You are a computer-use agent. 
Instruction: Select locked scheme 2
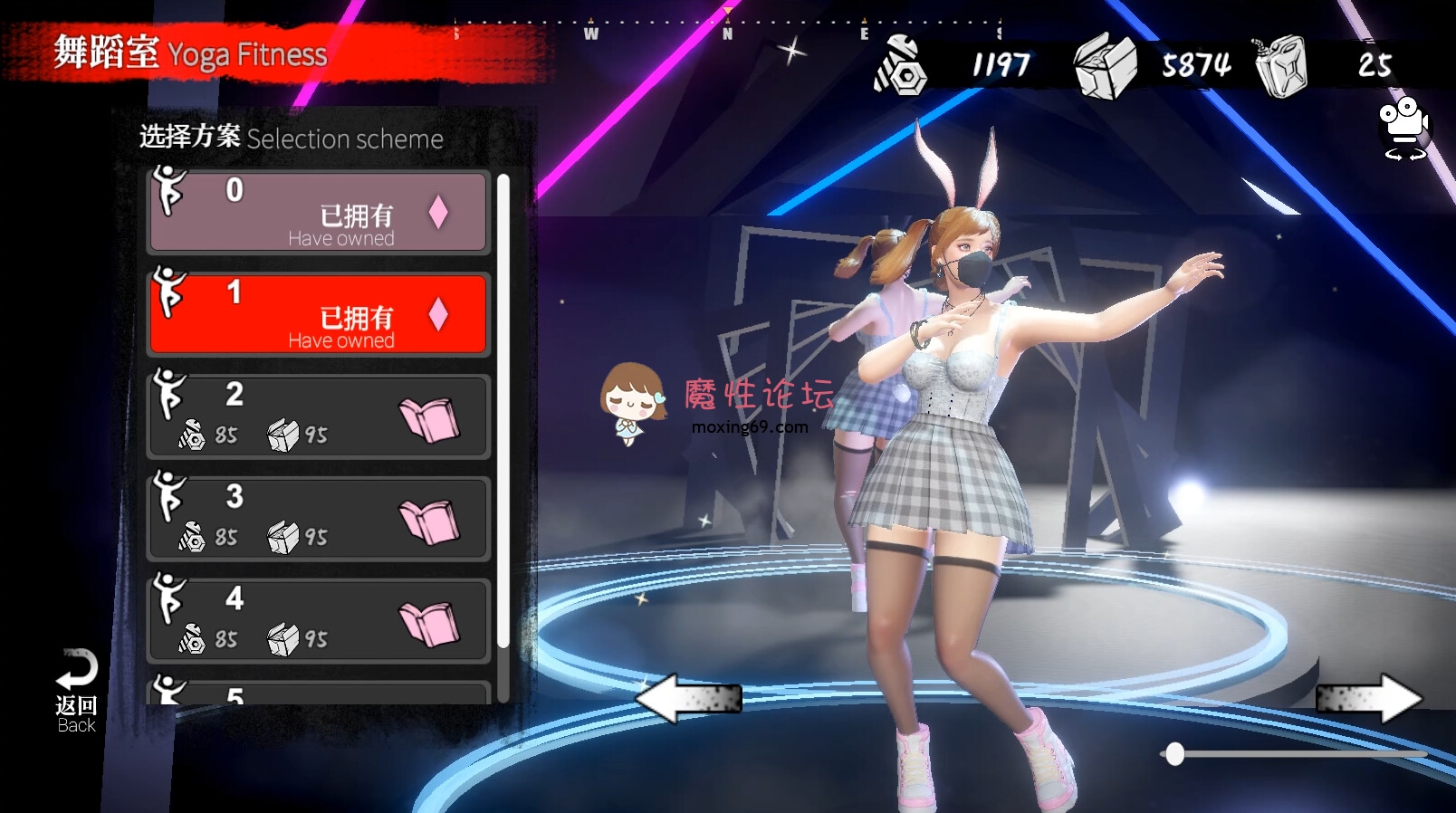pos(318,416)
